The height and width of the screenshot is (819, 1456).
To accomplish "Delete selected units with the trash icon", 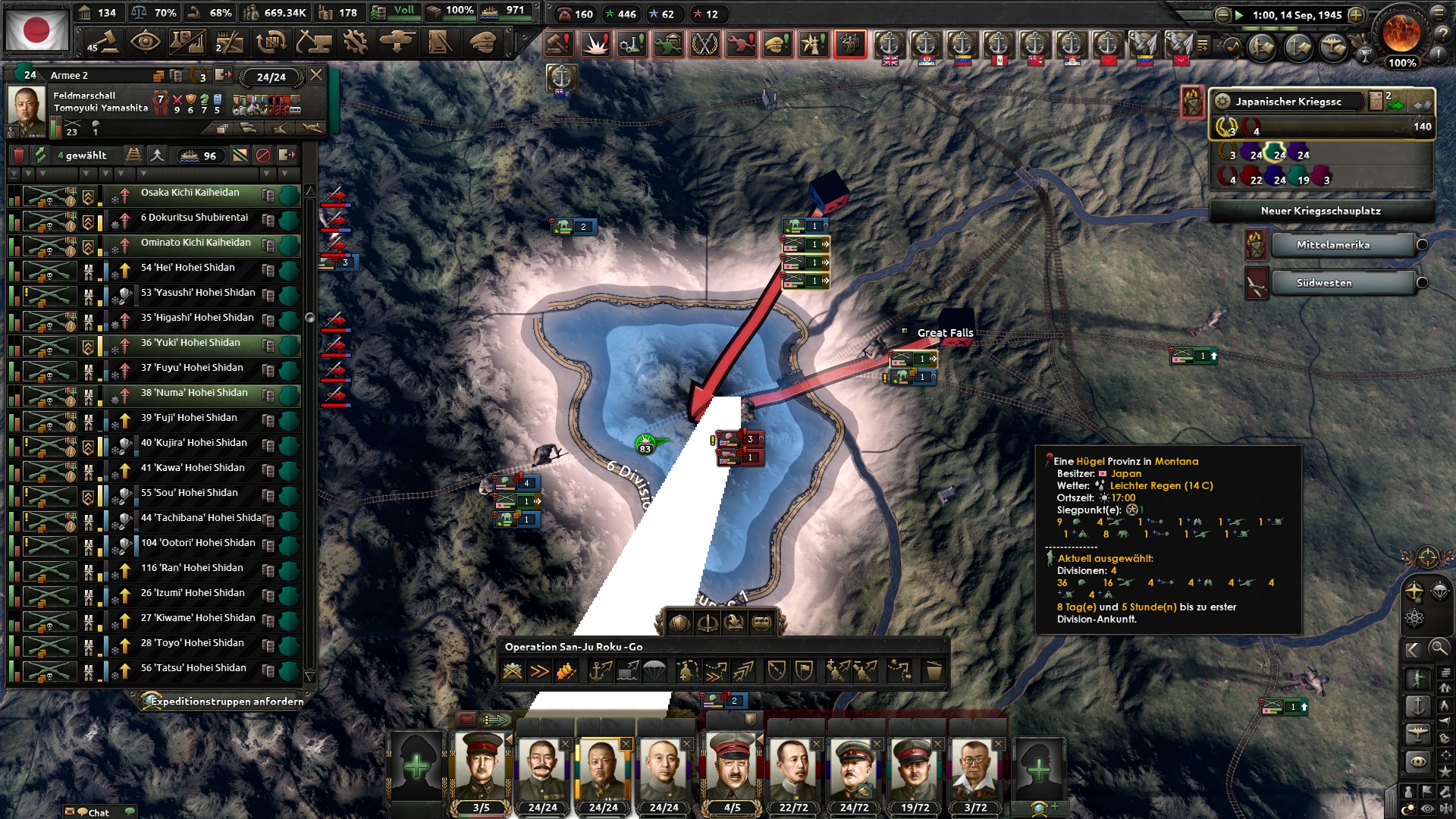I will click(20, 155).
